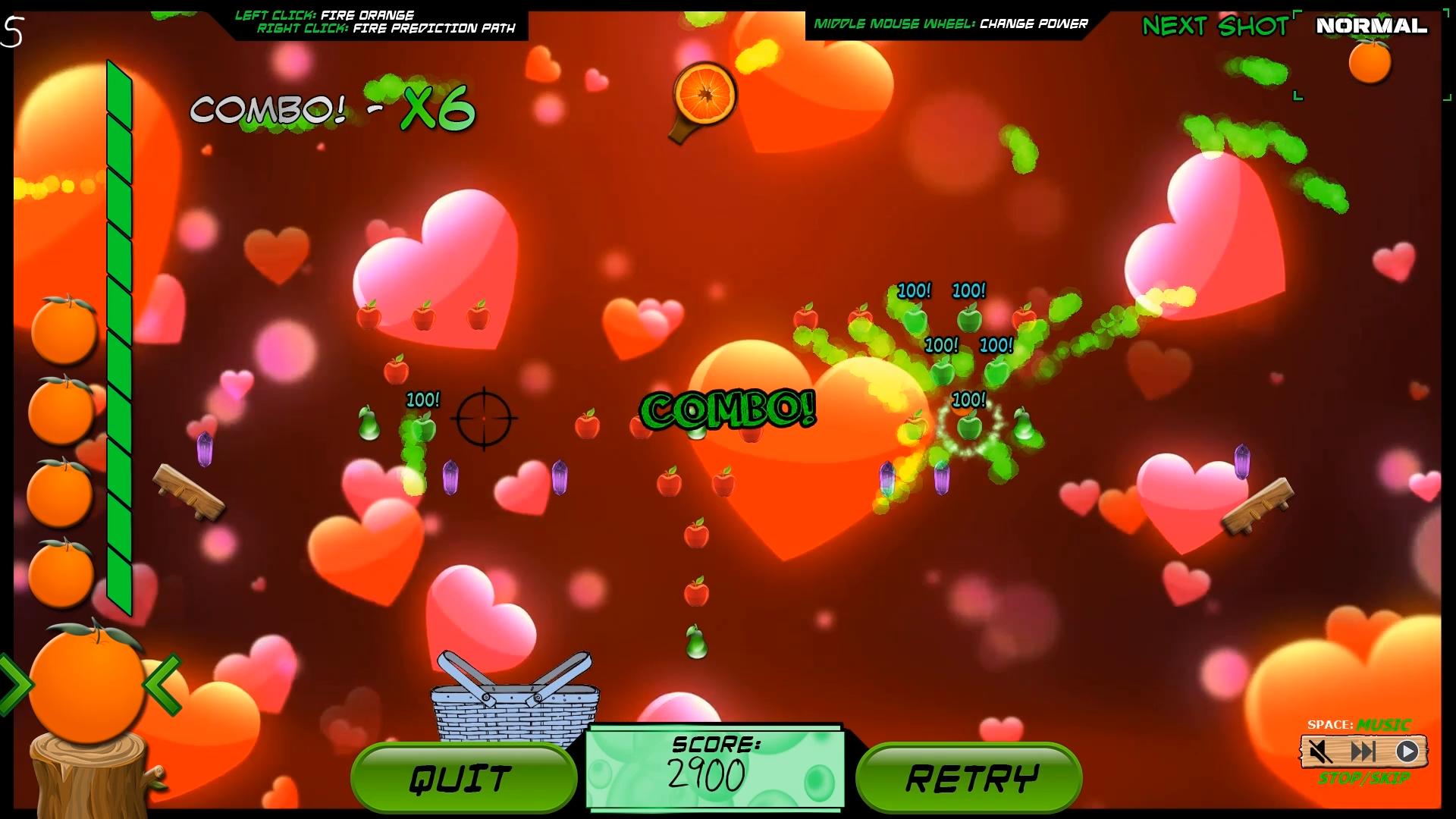Quit the current level
The height and width of the screenshot is (819, 1456).
[463, 778]
